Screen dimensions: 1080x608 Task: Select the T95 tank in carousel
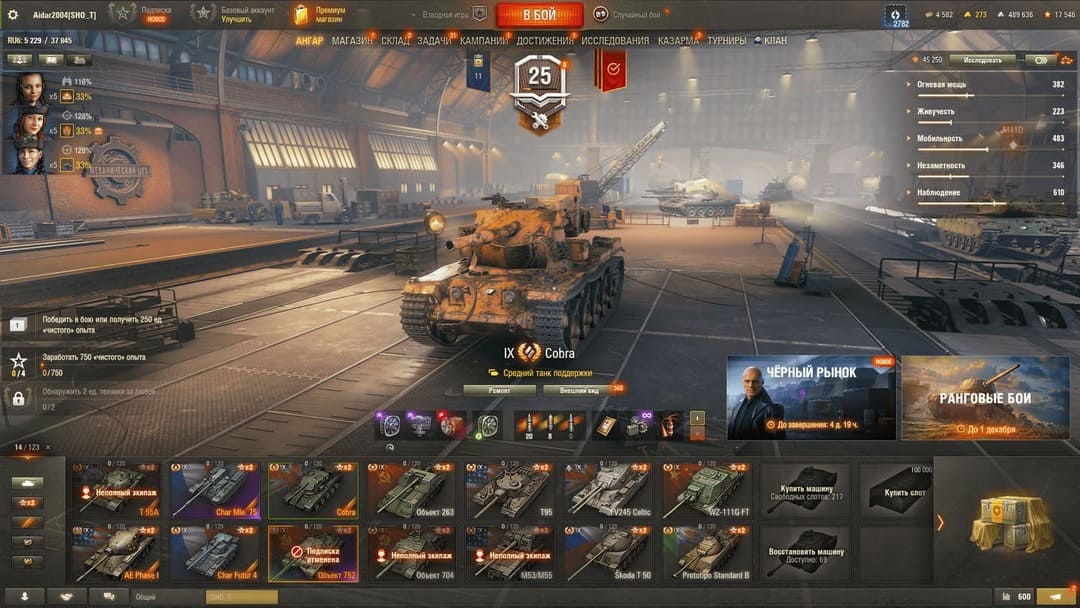[510, 490]
